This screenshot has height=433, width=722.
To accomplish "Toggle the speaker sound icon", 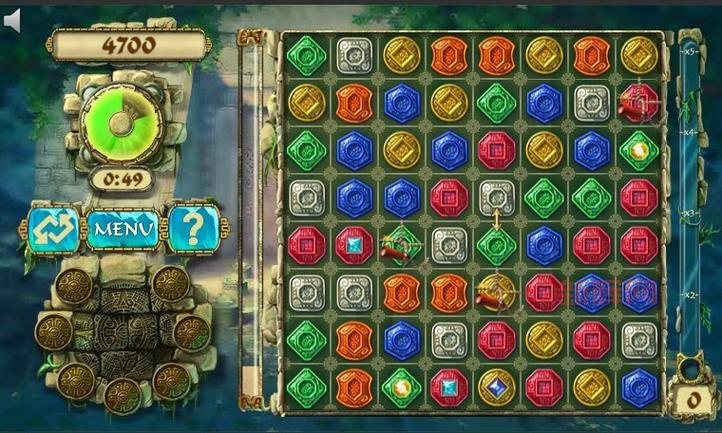I will [x=12, y=19].
